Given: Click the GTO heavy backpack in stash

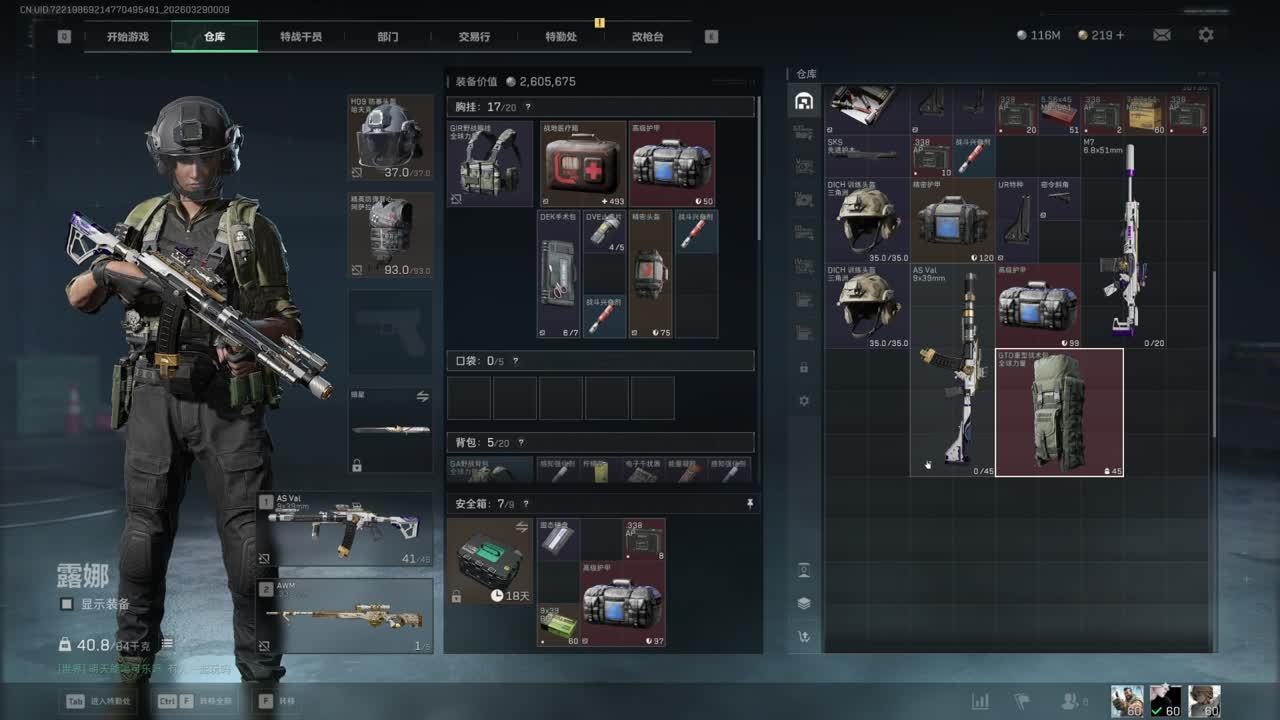Looking at the screenshot, I should (x=1059, y=412).
